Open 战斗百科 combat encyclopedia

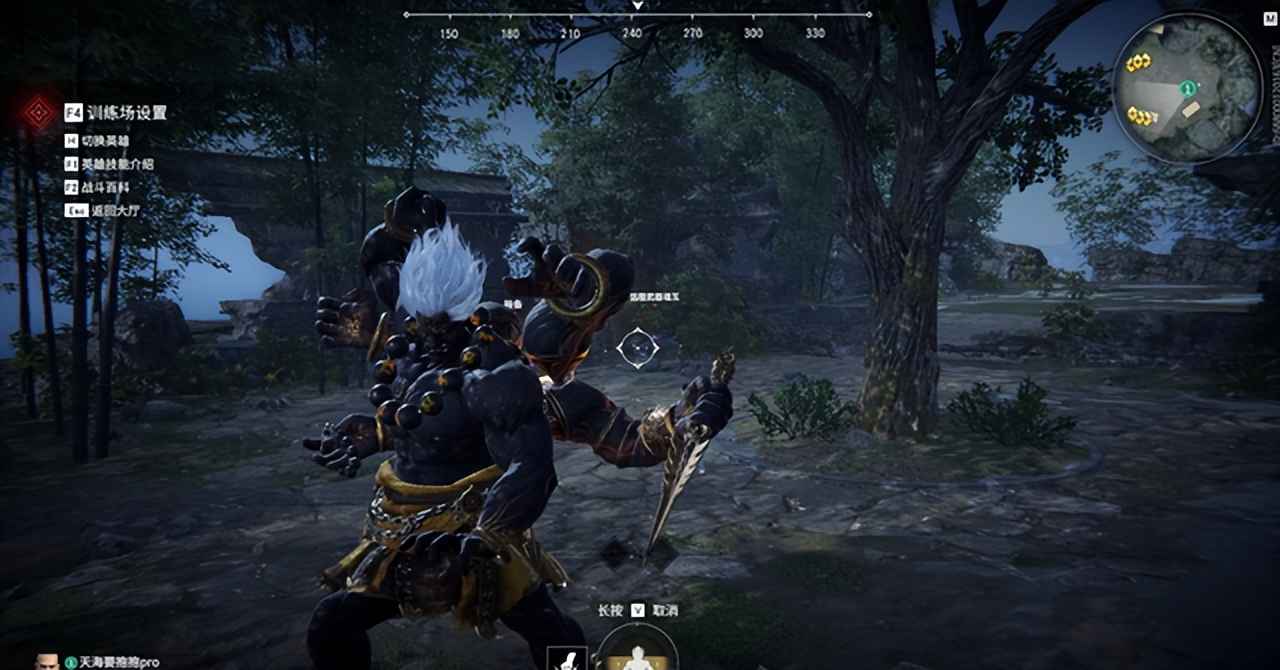(104, 187)
